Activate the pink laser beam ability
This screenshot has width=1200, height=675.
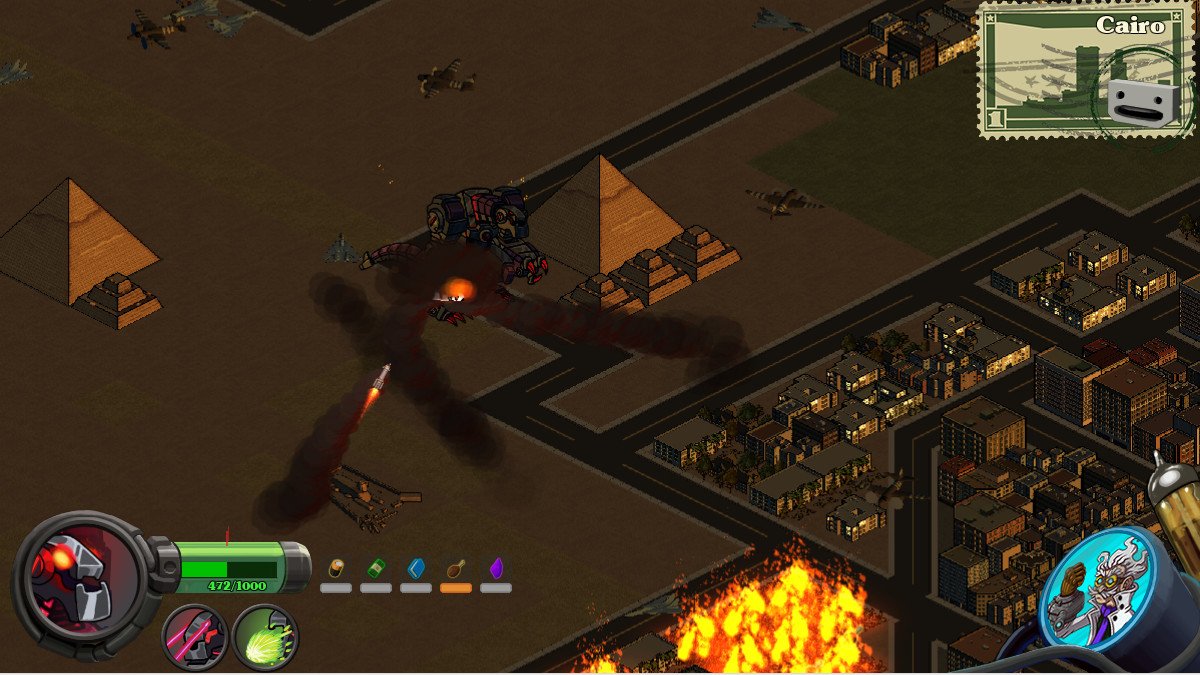[195, 636]
